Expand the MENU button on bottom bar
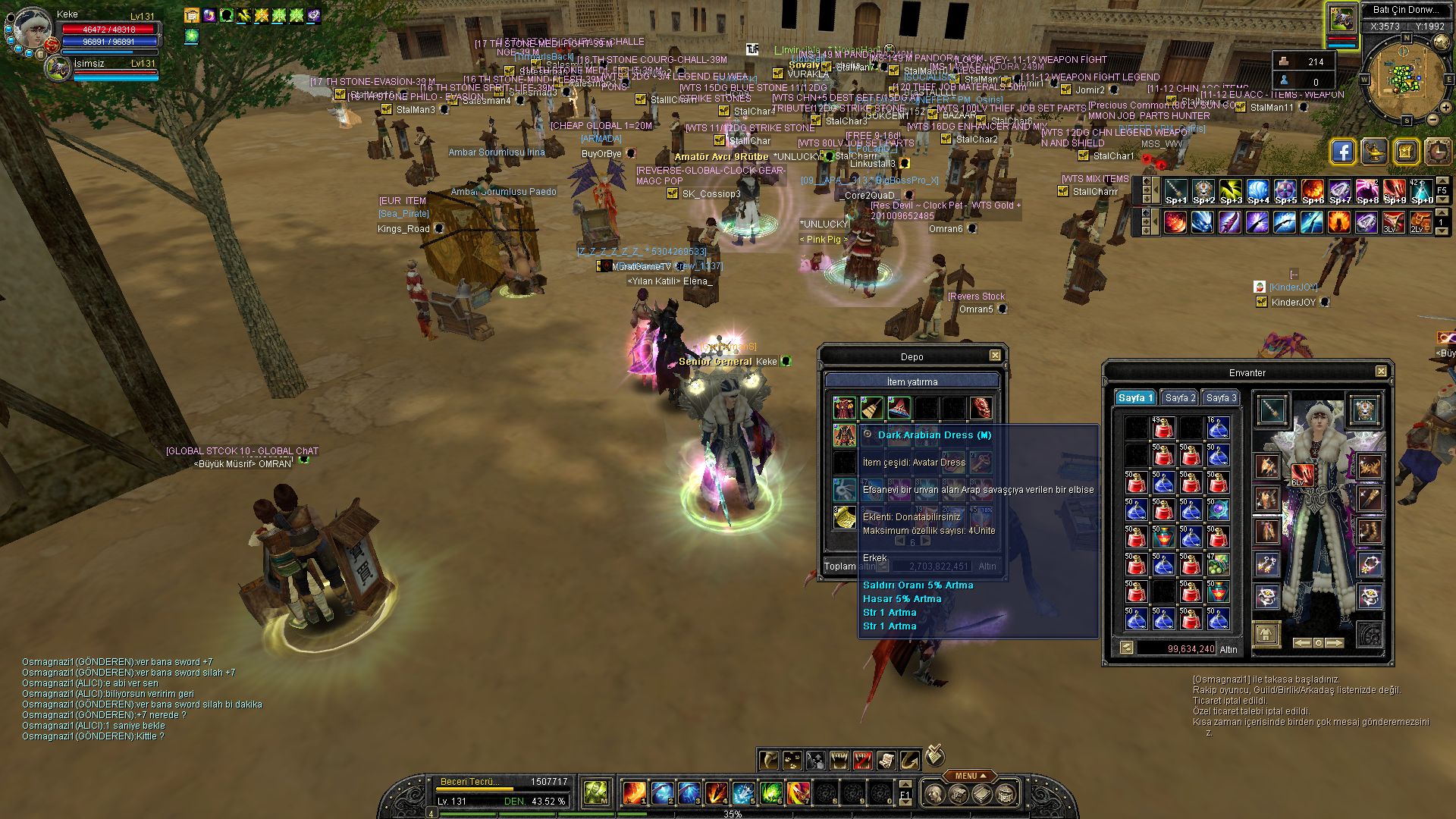The width and height of the screenshot is (1456, 819). pos(971,776)
